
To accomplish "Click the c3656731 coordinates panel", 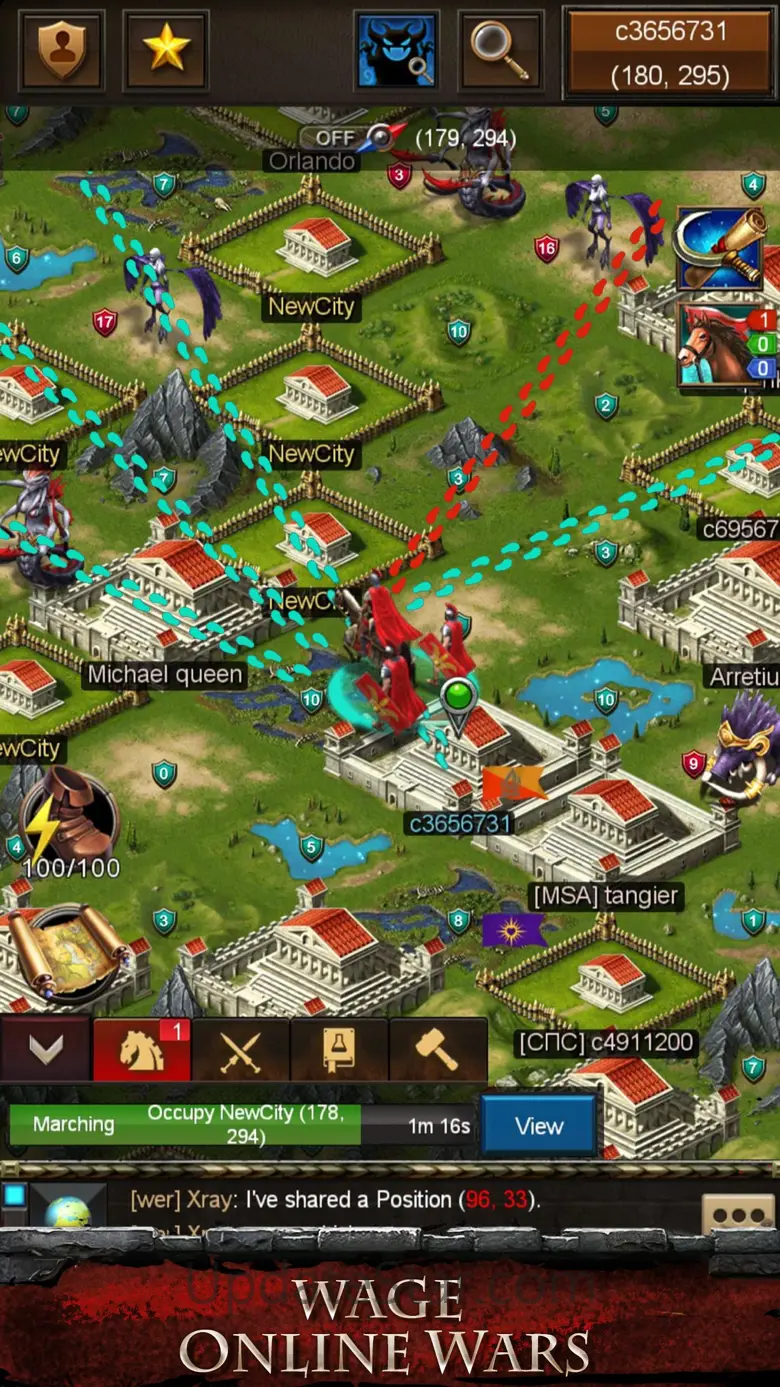I will (671, 53).
